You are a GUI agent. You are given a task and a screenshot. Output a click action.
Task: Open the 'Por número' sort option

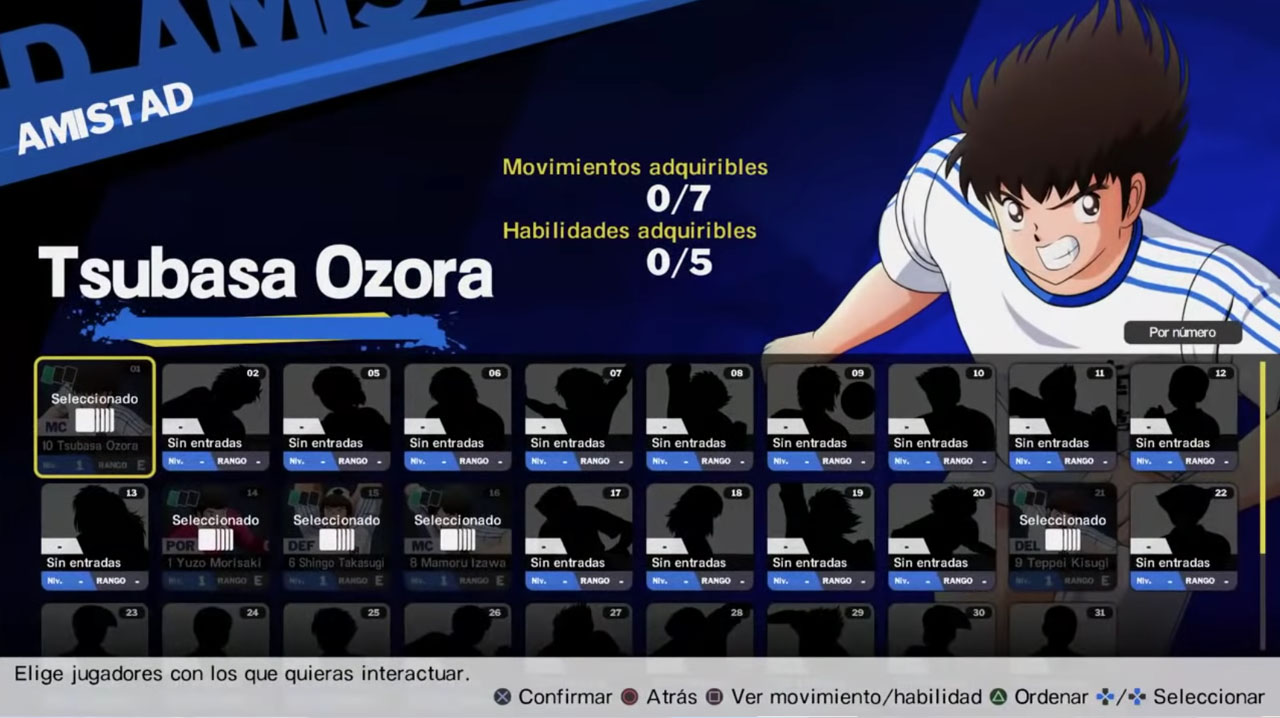1182,332
